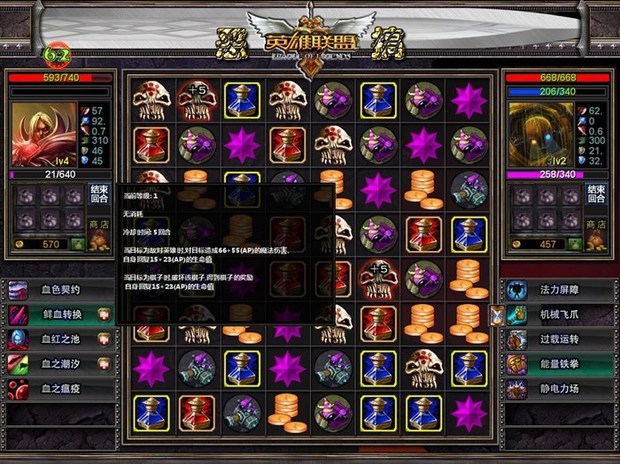This screenshot has height=464, width=620.
Task: Click the purple star tile in top-right corner
Action: (x=468, y=100)
